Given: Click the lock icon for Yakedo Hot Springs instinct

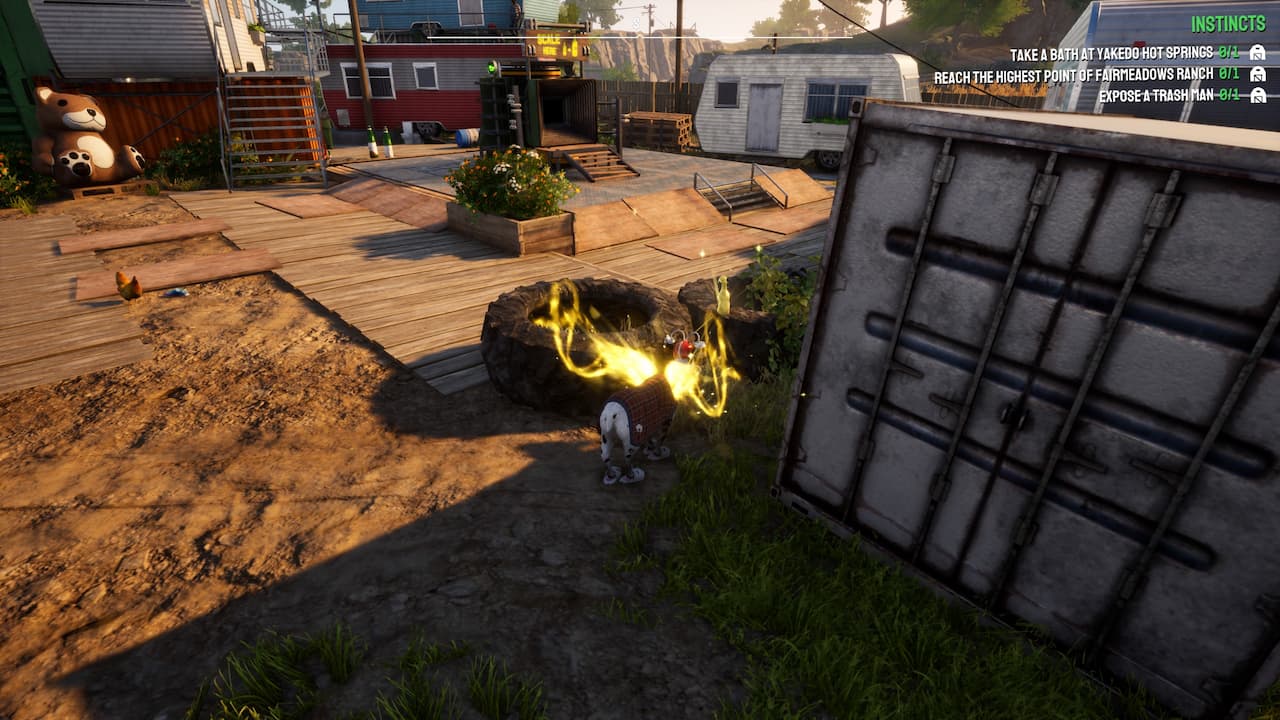Looking at the screenshot, I should coord(1257,53).
